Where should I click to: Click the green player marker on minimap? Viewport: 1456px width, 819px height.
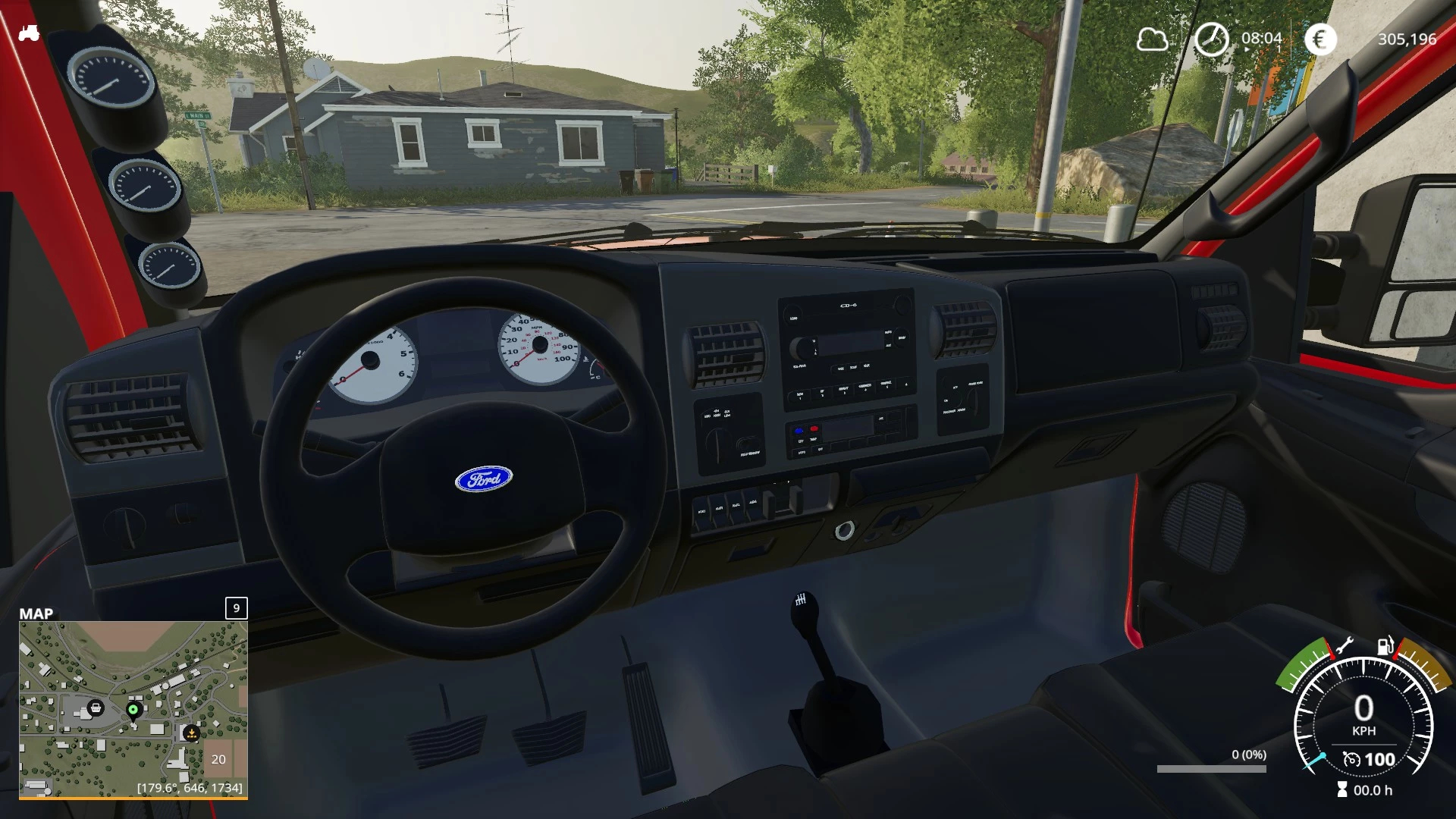pyautogui.click(x=133, y=710)
